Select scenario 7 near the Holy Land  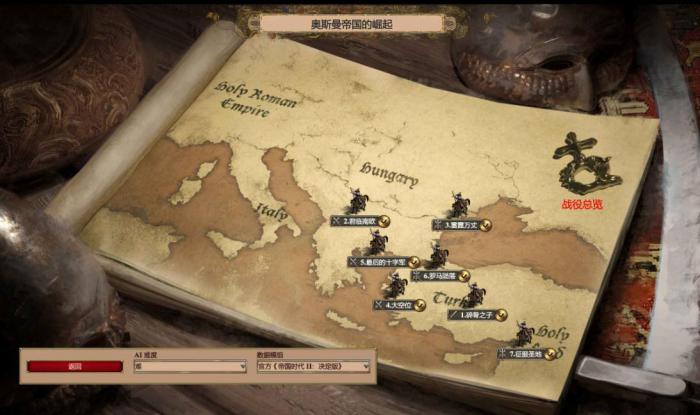[526, 353]
